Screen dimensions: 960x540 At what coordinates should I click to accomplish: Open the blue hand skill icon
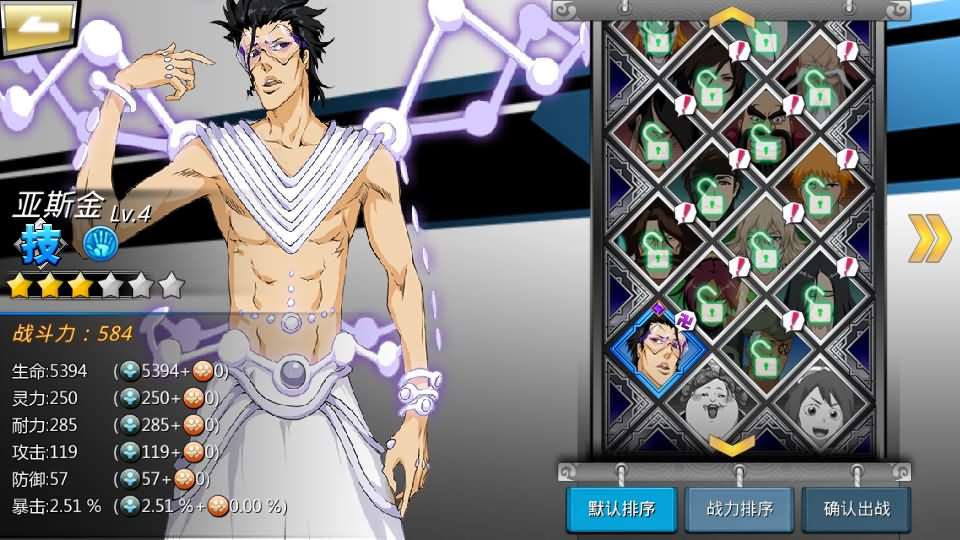click(x=100, y=243)
